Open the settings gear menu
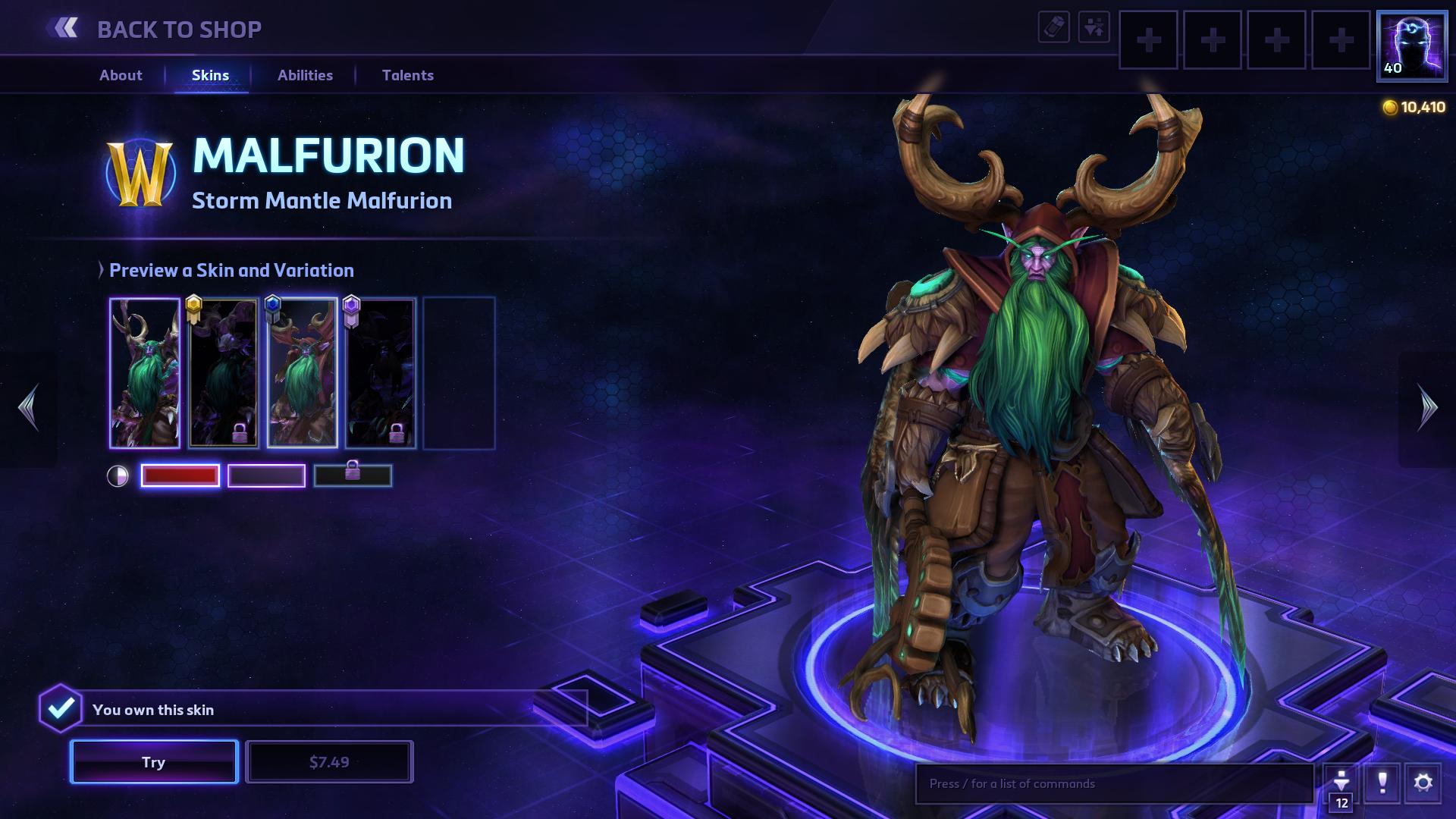Viewport: 1456px width, 819px height. (1423, 783)
